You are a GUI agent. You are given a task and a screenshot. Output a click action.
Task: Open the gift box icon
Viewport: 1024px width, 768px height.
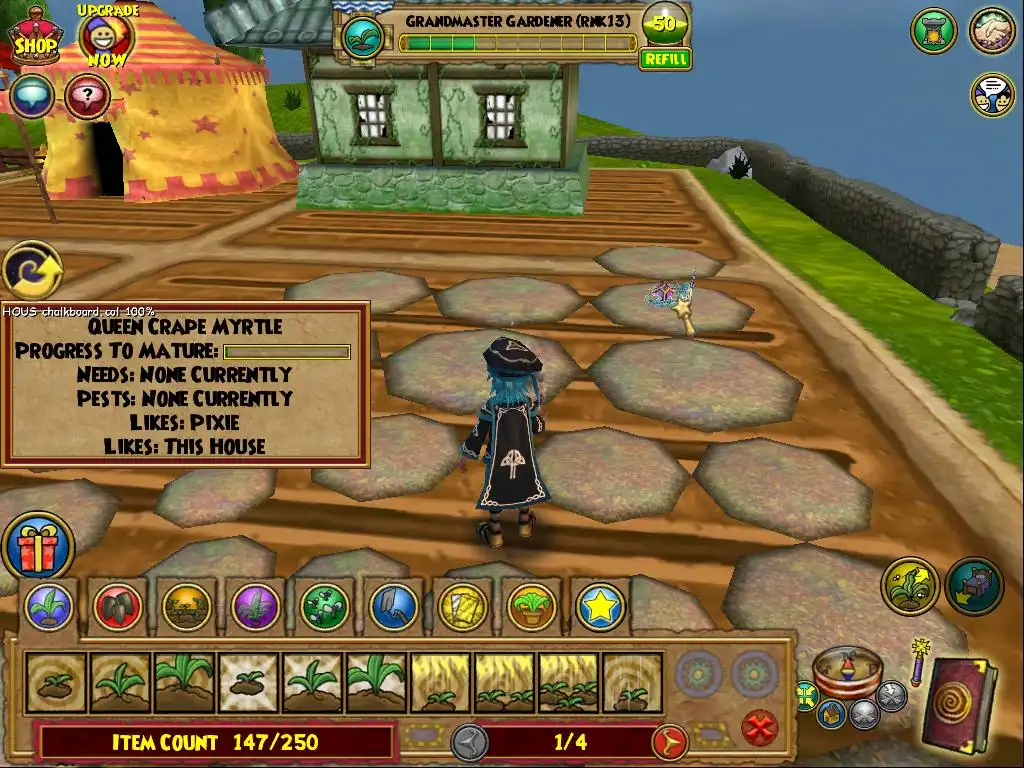click(x=37, y=547)
